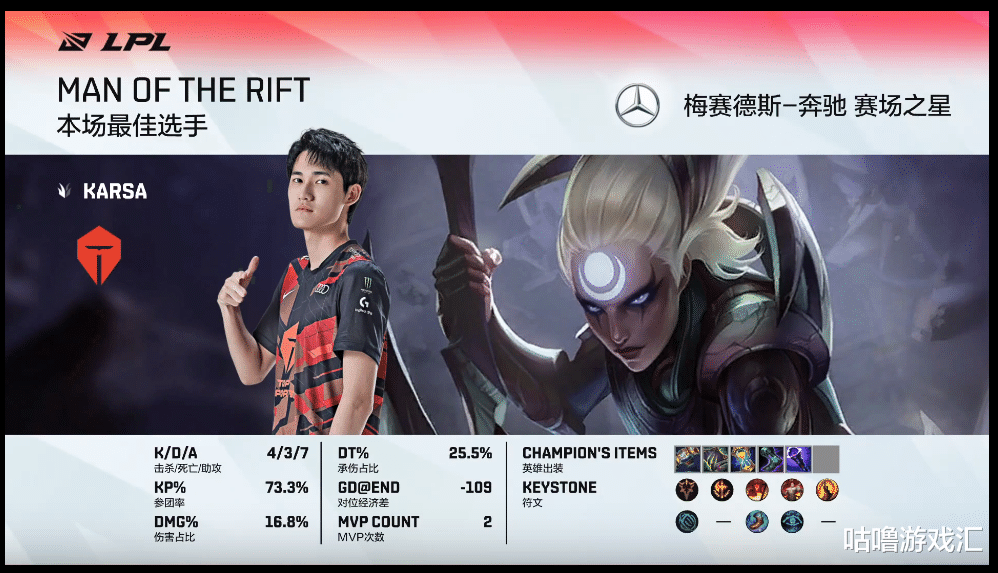Screen dimensions: 998x573
Task: Click the Magical Footwear boot rune
Action: (756, 522)
